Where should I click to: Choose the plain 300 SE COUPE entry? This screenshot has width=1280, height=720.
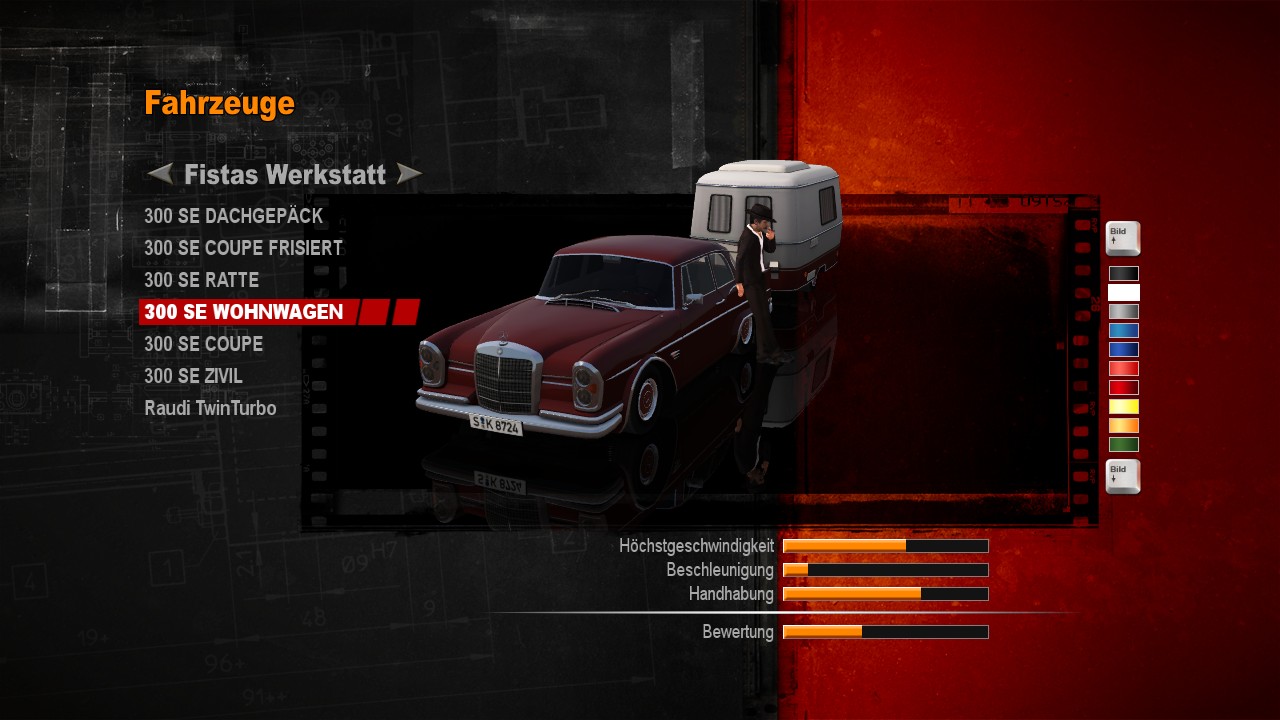coord(203,344)
